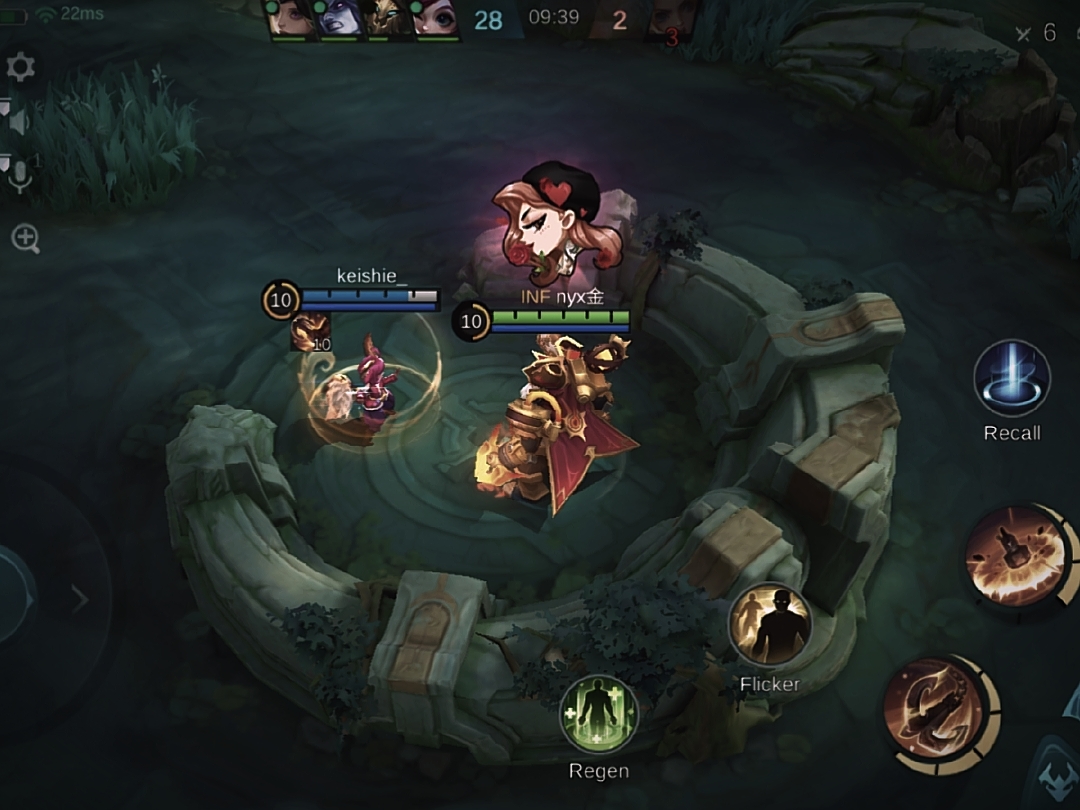Tap the magnifying glass zoom icon
1080x810 pixels.
[25, 238]
